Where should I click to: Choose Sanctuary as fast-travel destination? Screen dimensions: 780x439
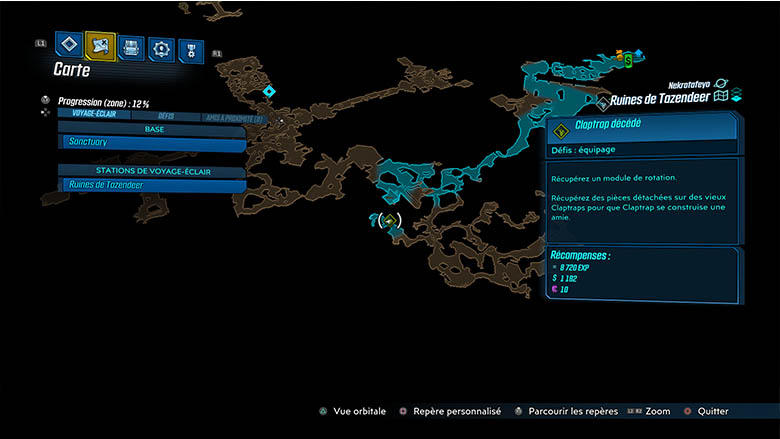click(152, 143)
